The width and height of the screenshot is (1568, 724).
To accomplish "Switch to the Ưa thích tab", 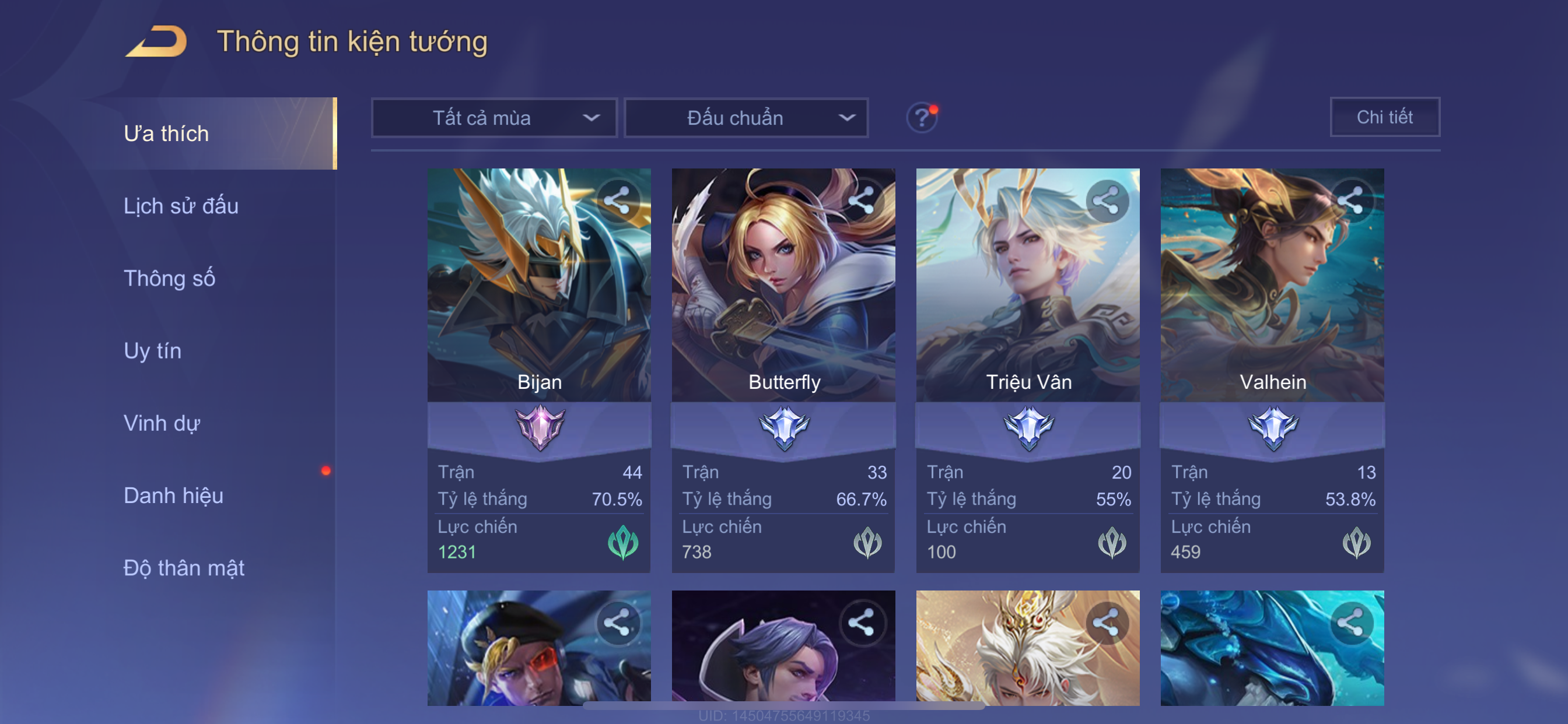I will (166, 134).
